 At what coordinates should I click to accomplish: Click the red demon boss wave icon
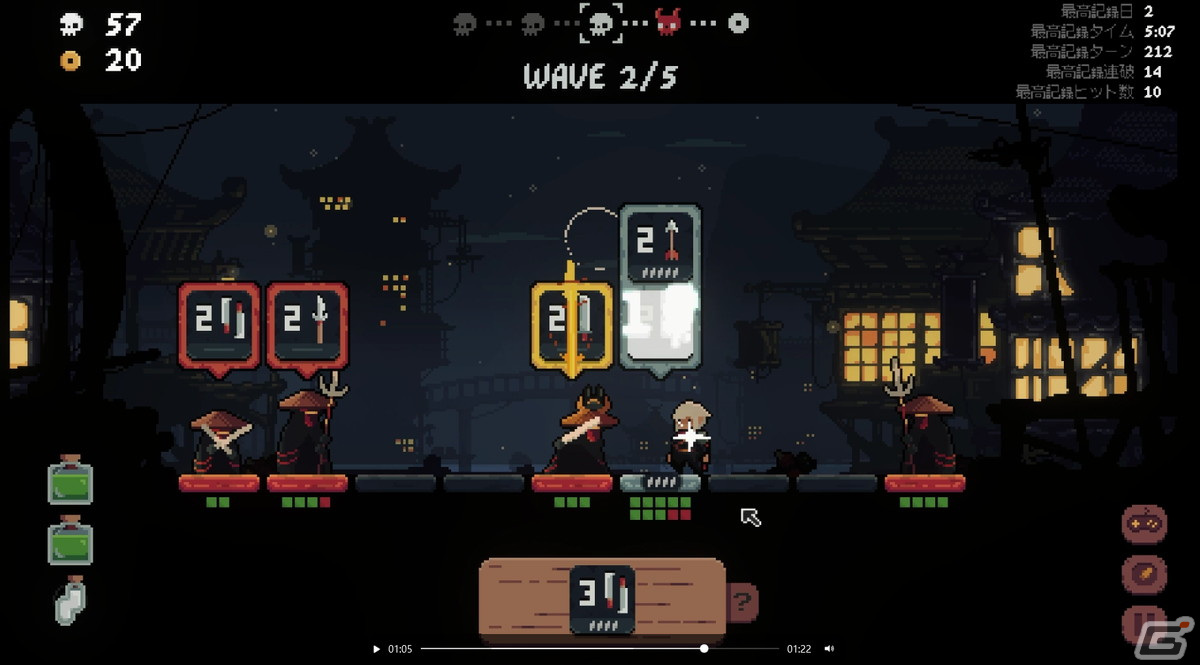[x=667, y=22]
